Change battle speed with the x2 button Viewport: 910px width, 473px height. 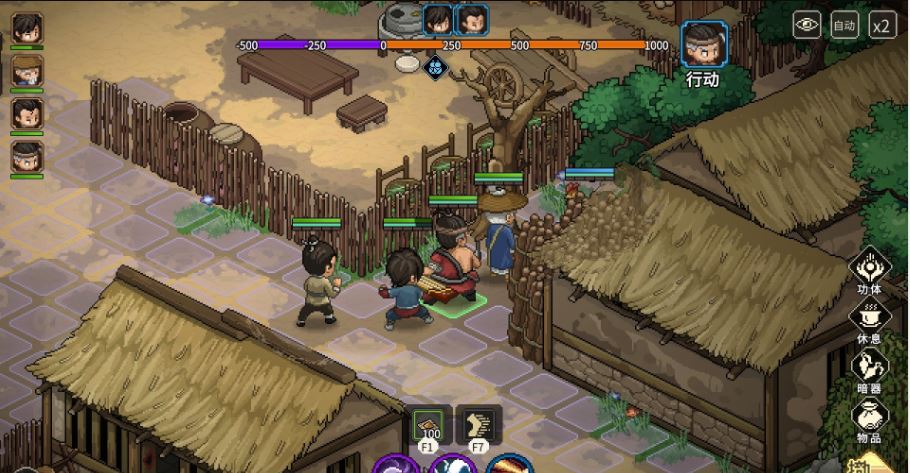click(x=882, y=25)
